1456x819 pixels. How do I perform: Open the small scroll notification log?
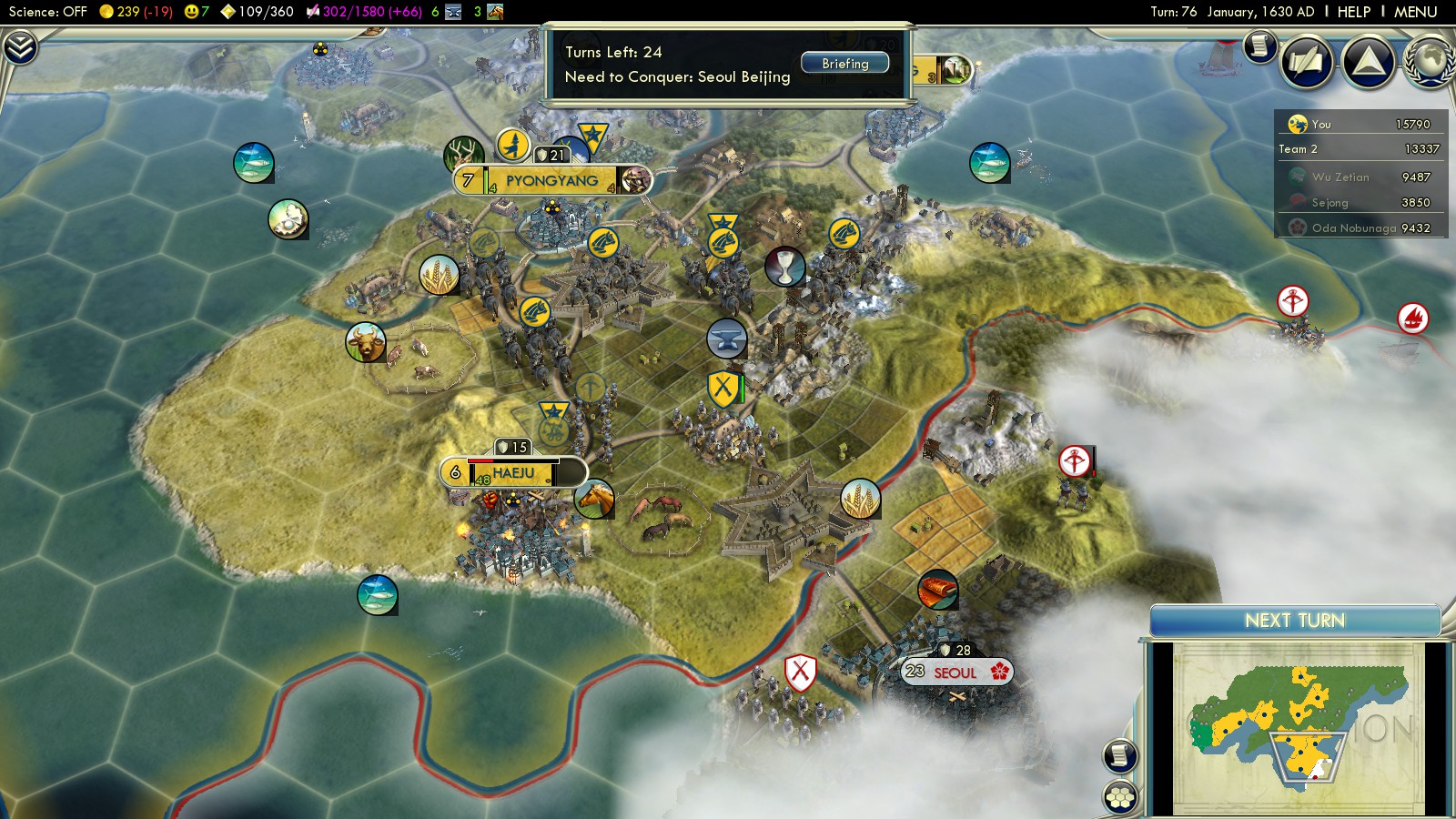click(x=1259, y=45)
